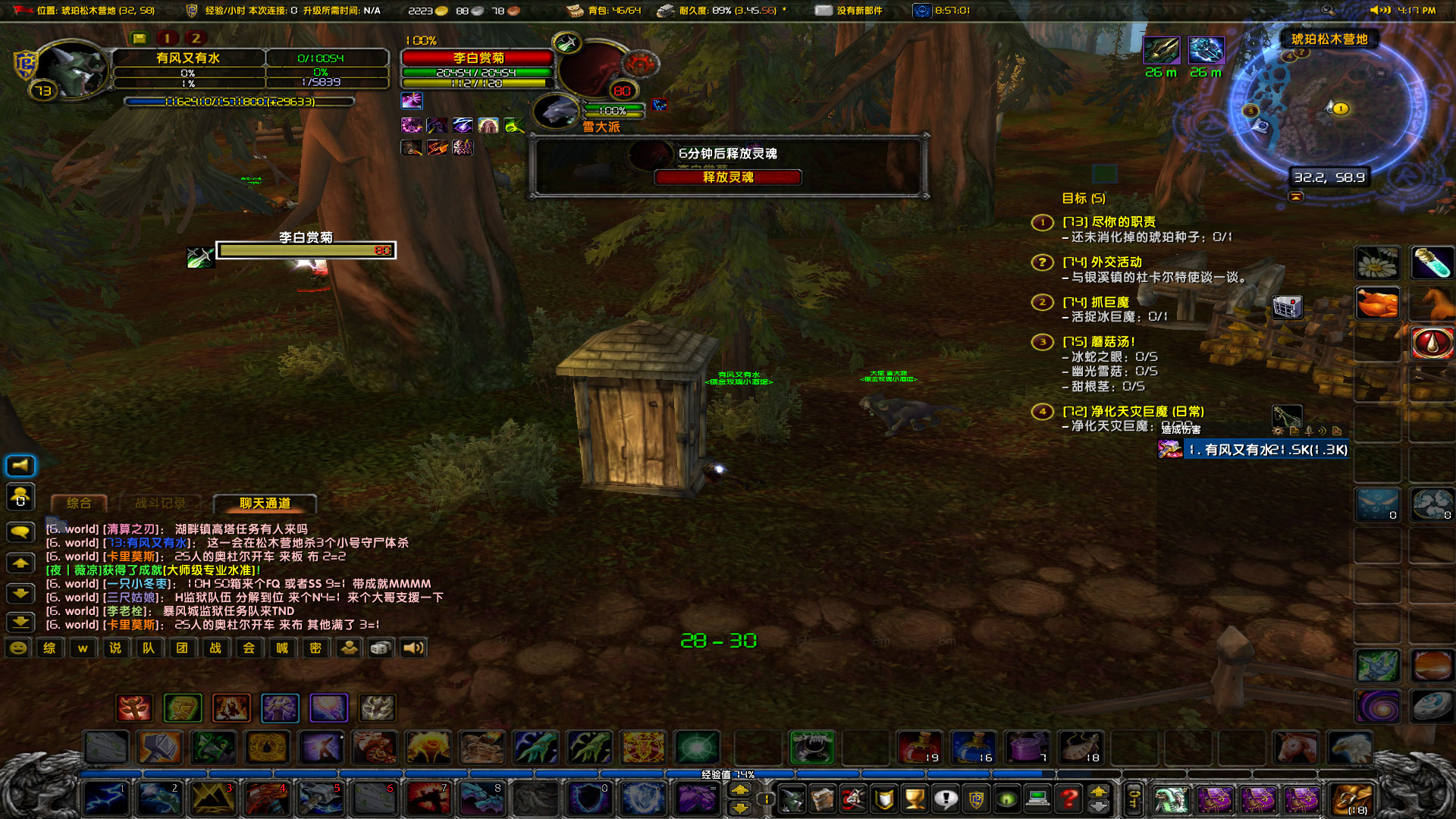Click the 经验值 74% experience bar

point(728,774)
